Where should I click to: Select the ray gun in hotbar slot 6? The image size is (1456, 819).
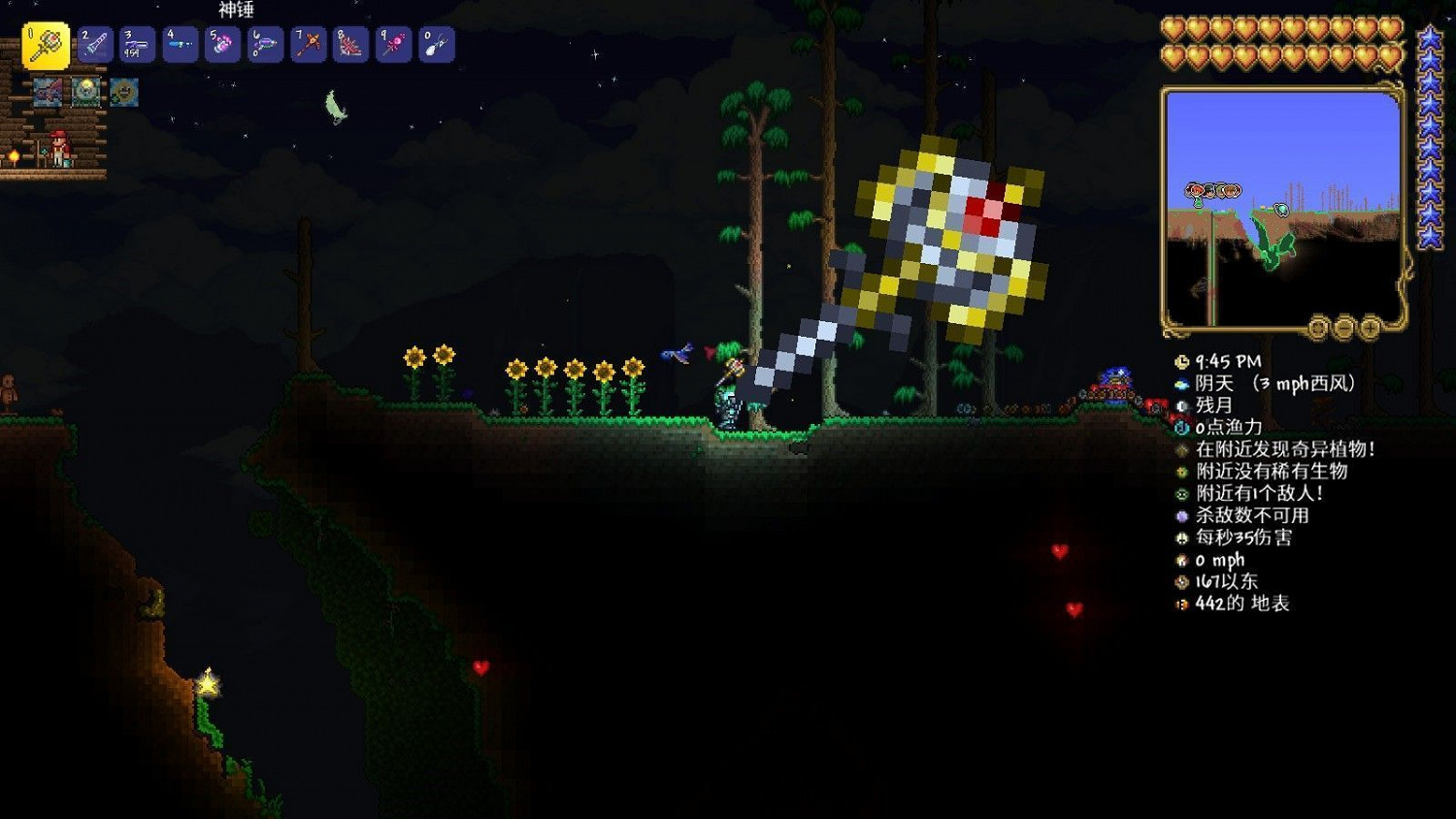click(x=264, y=43)
